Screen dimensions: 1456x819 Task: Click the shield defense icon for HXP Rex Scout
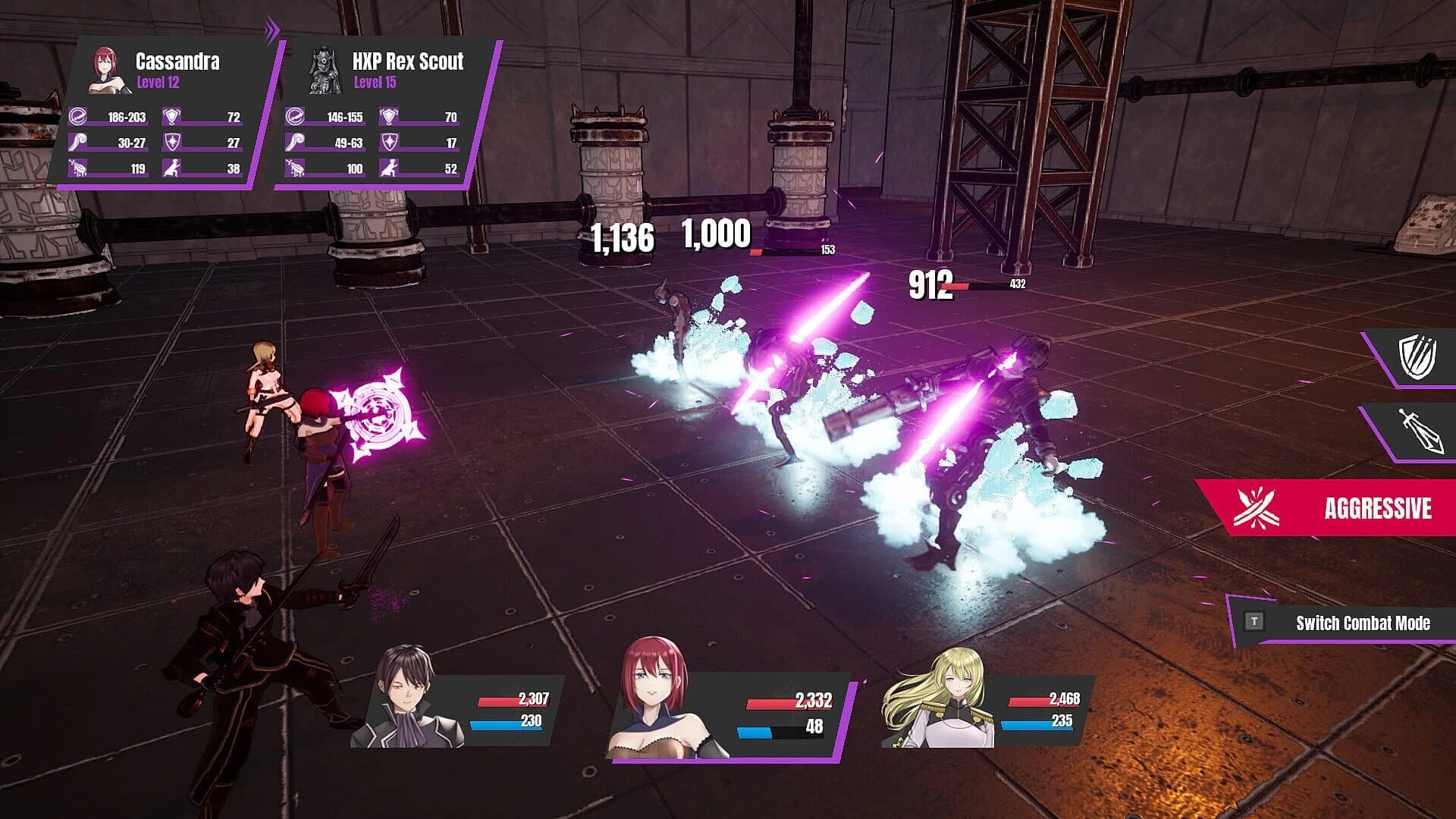click(x=388, y=118)
